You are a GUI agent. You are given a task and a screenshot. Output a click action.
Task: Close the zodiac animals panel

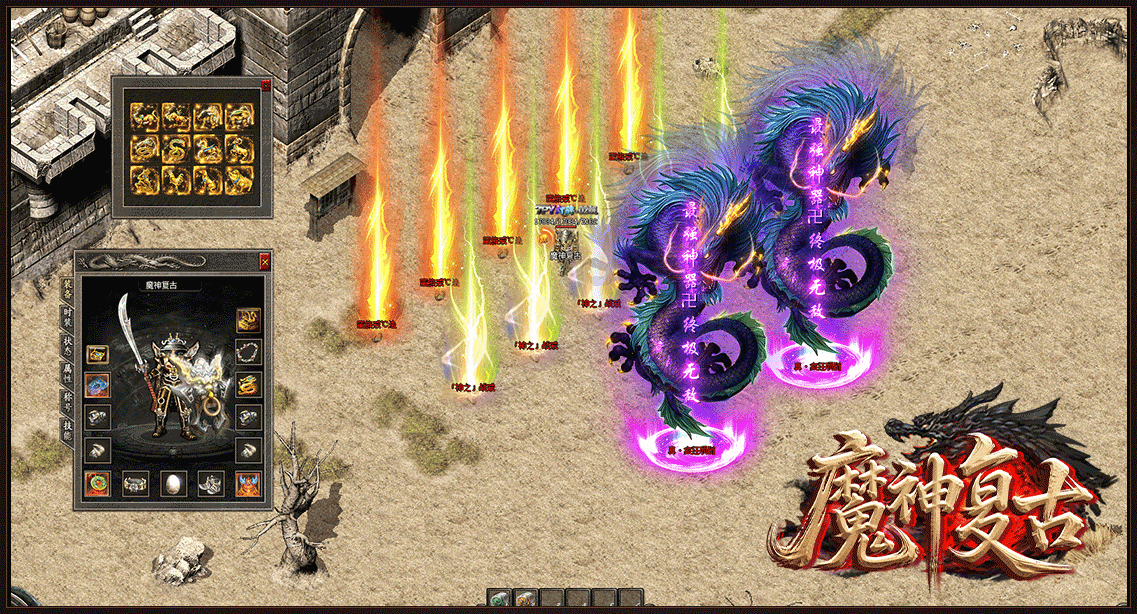(265, 86)
